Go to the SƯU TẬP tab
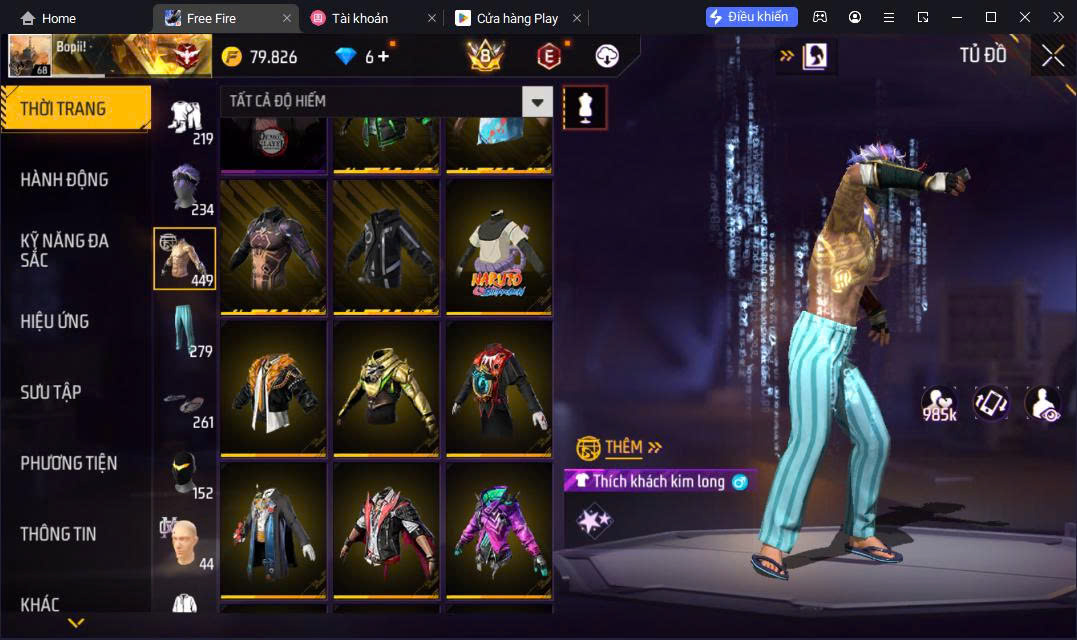The image size is (1077, 640). 51,392
